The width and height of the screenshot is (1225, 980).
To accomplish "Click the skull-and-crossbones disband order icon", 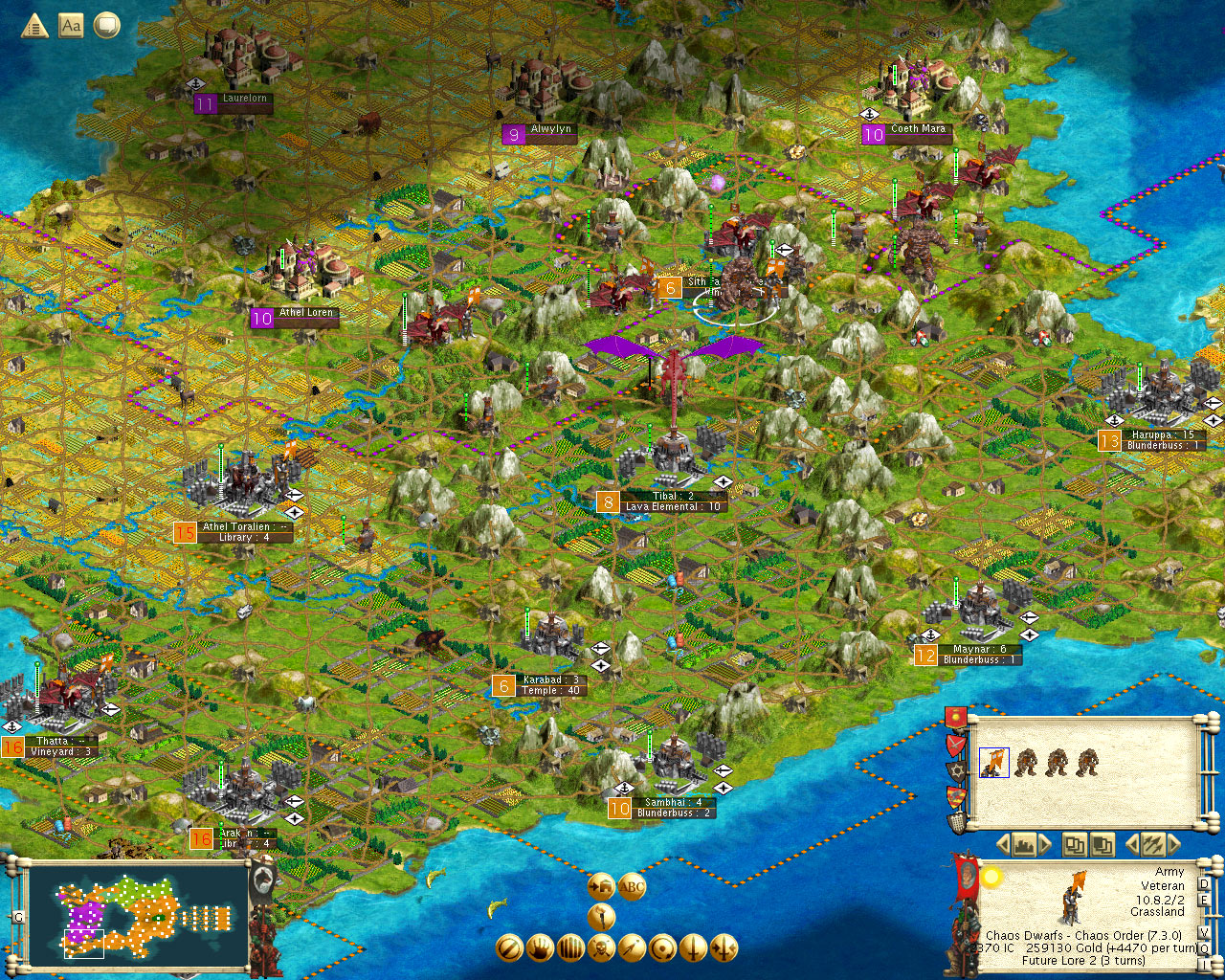I will pos(601,947).
